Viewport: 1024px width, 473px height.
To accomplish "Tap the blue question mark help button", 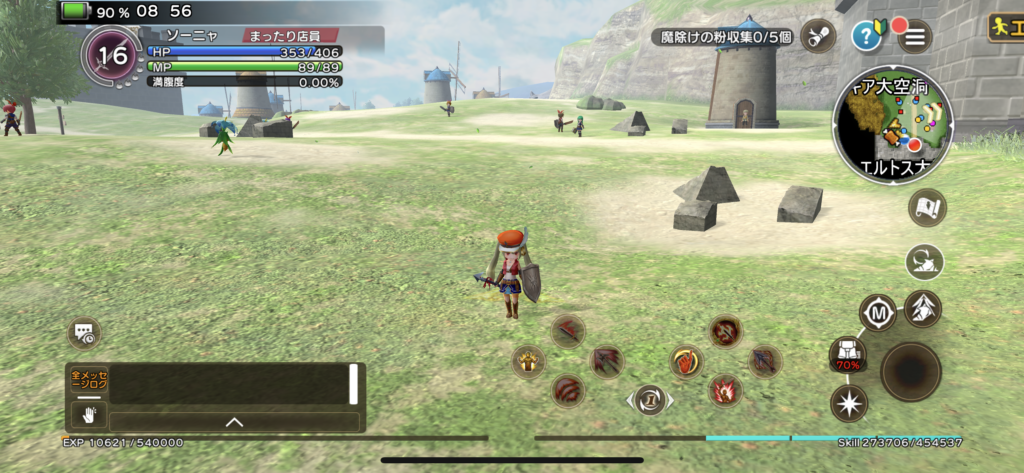I will (866, 37).
